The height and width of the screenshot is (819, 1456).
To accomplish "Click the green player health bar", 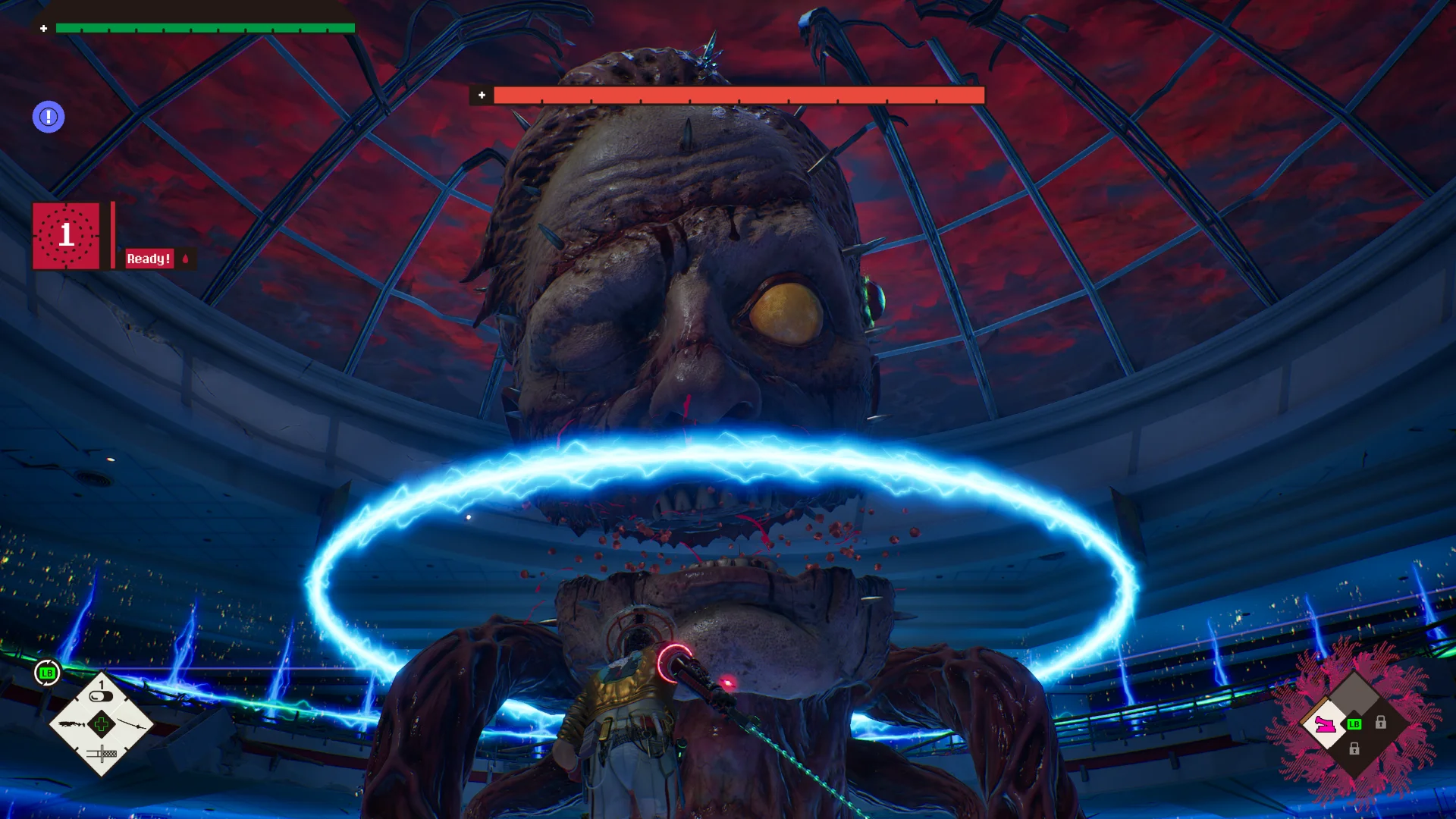I will [205, 27].
